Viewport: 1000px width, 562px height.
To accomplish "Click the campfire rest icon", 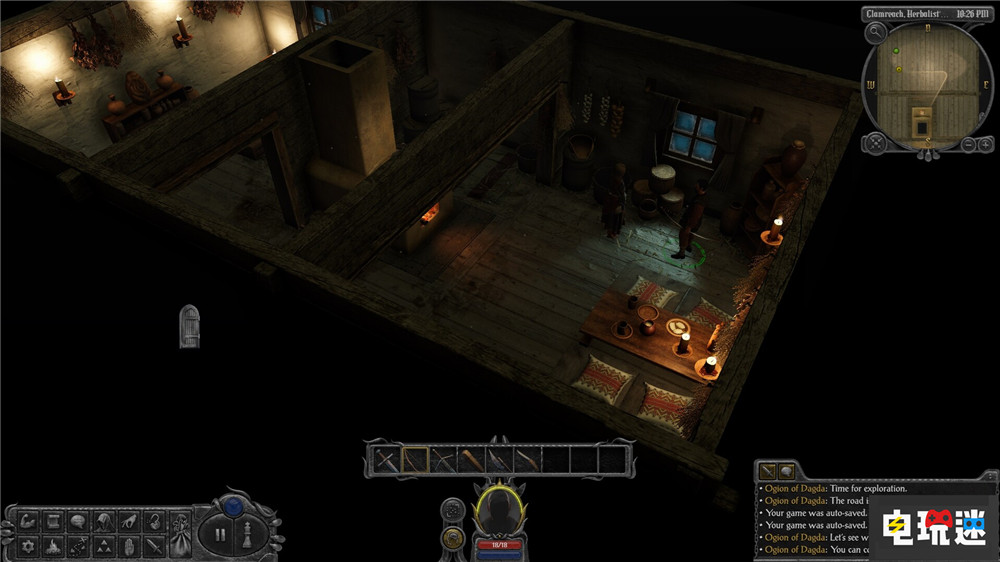I will point(50,546).
